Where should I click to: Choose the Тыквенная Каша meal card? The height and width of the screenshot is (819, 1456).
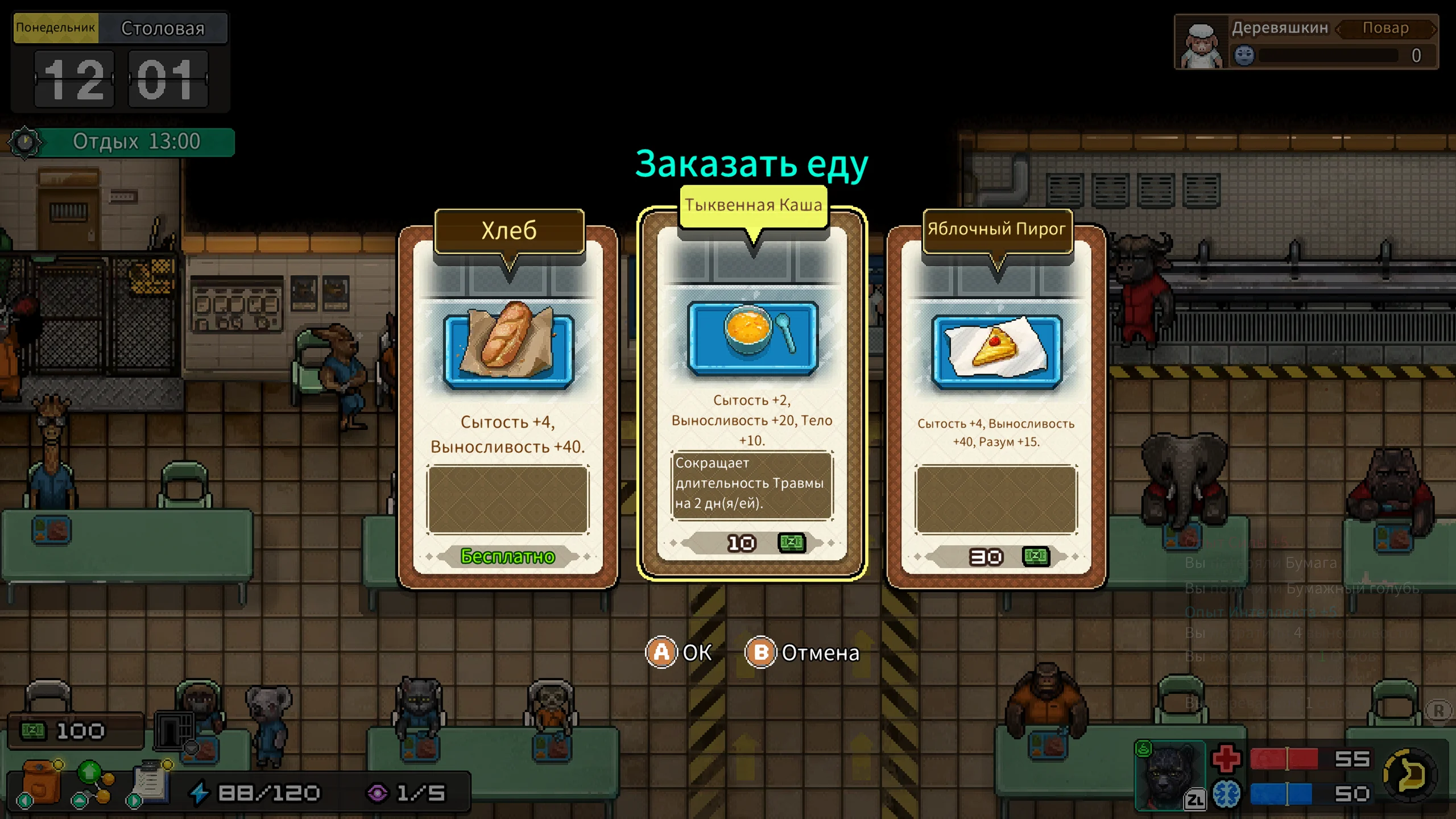[x=752, y=392]
